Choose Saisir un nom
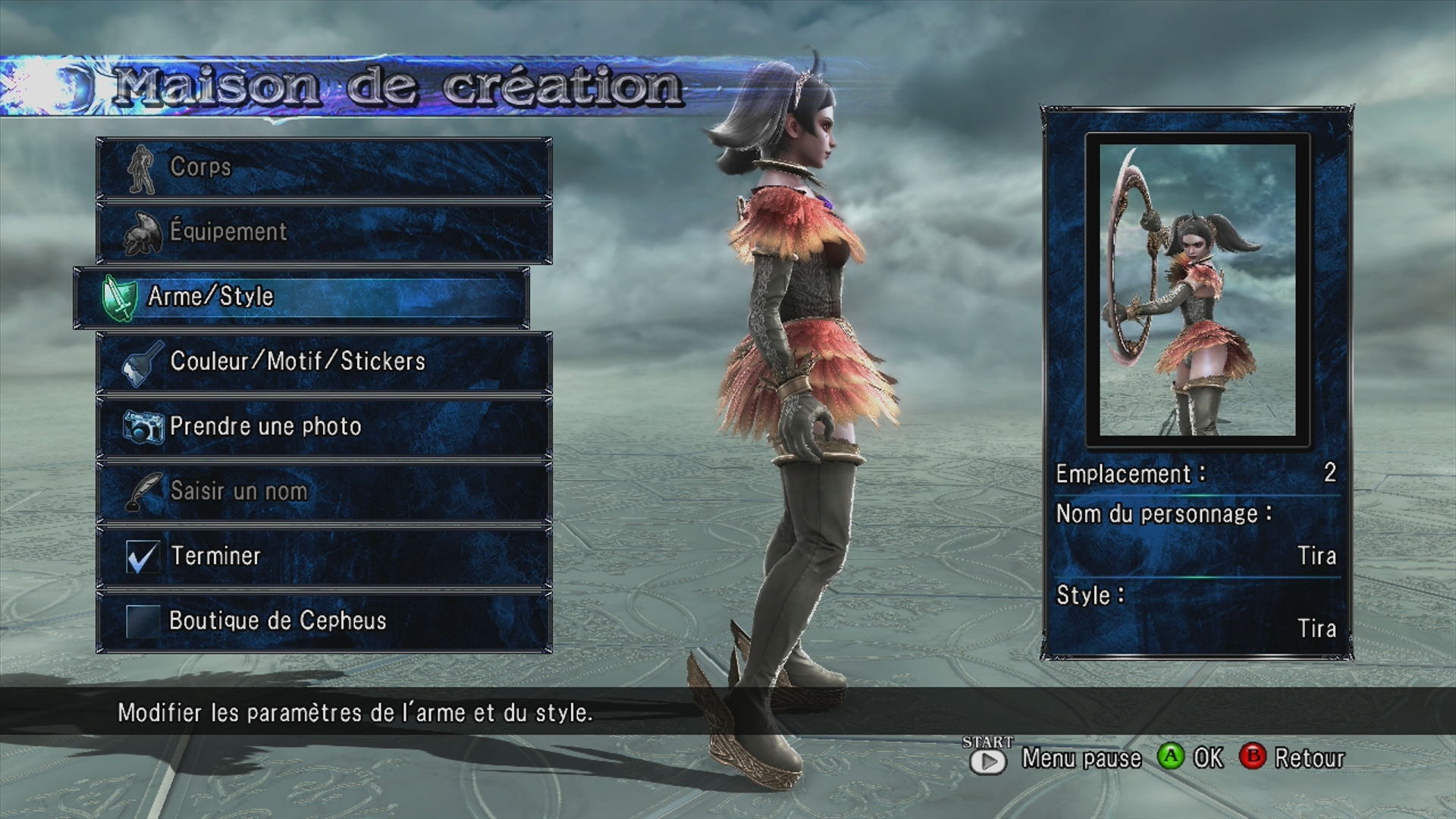The image size is (1456, 819). 324,491
